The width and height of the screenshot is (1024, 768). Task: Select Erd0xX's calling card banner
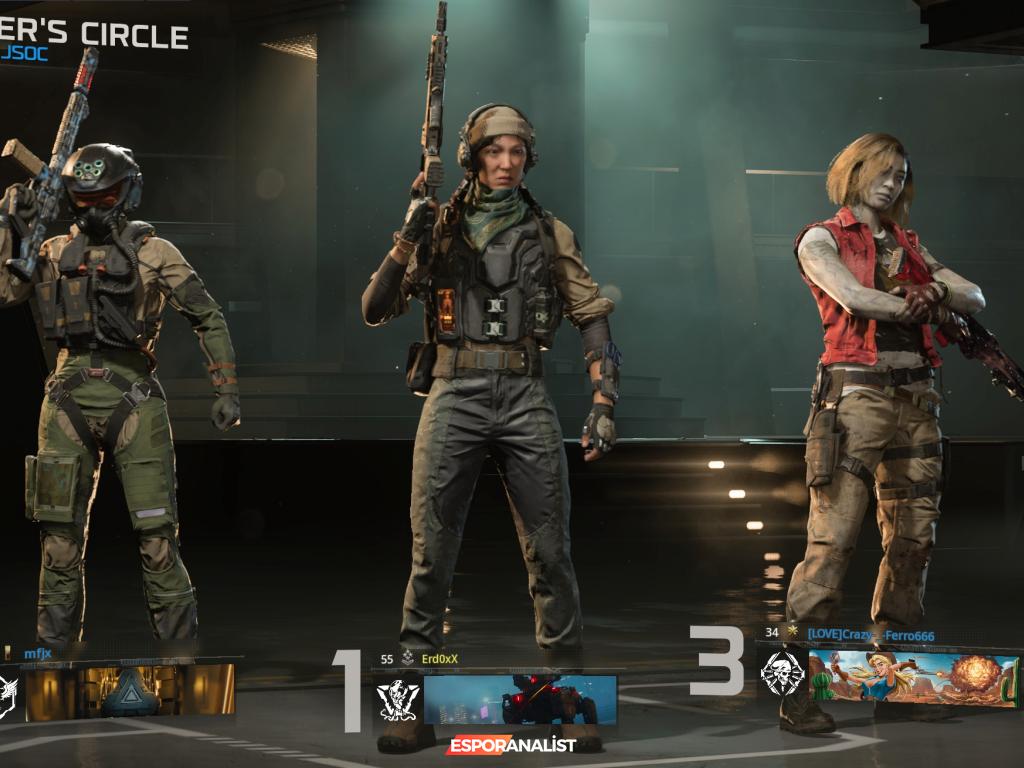point(520,700)
